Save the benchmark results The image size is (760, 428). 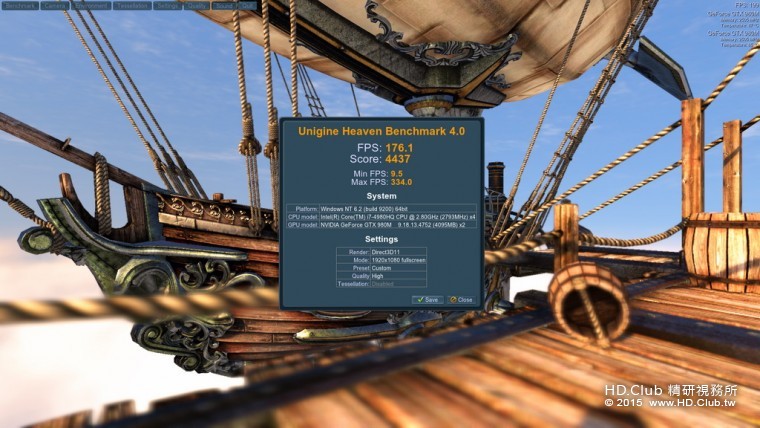point(427,299)
